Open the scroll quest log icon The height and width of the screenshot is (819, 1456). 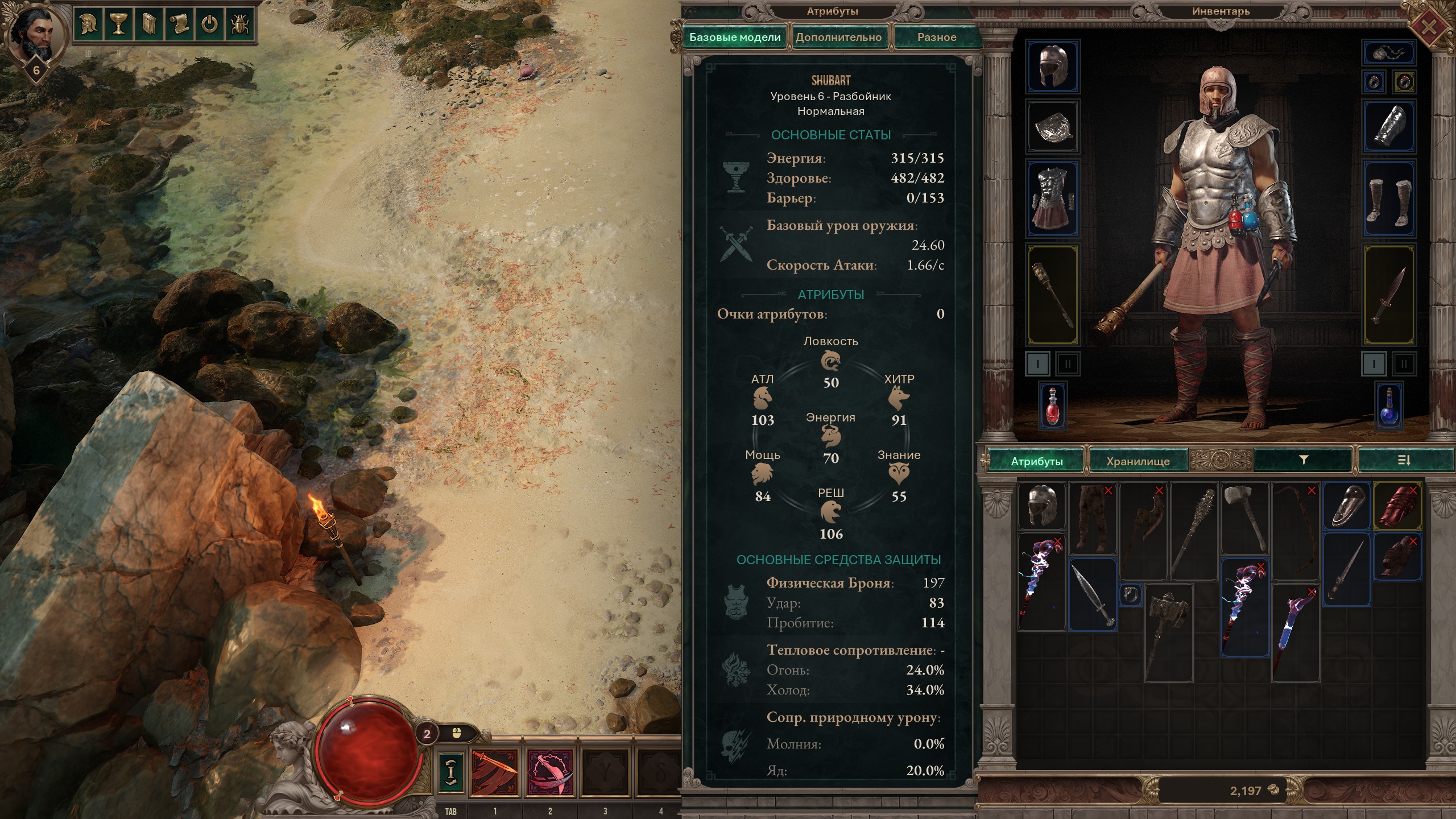click(179, 24)
